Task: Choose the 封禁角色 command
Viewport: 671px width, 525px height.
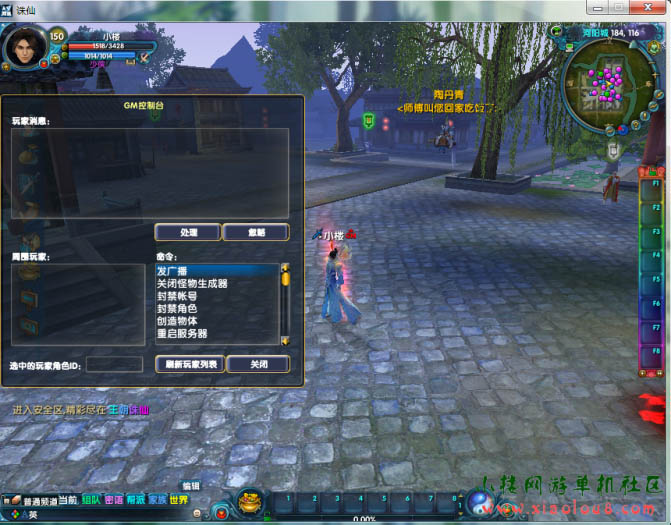Action: pyautogui.click(x=216, y=308)
